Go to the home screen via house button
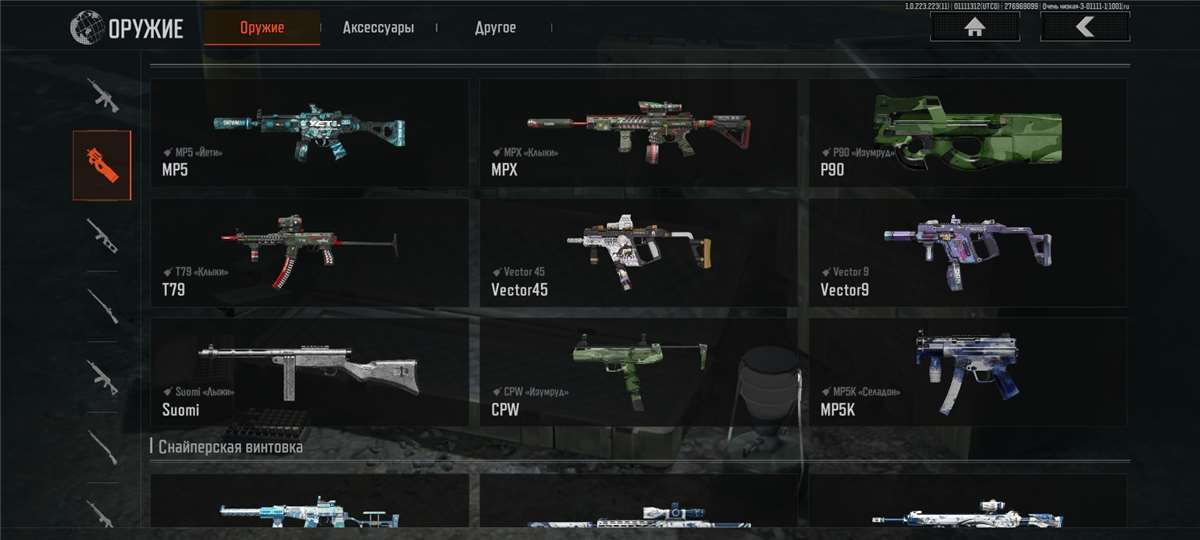The image size is (1200, 540). point(975,27)
